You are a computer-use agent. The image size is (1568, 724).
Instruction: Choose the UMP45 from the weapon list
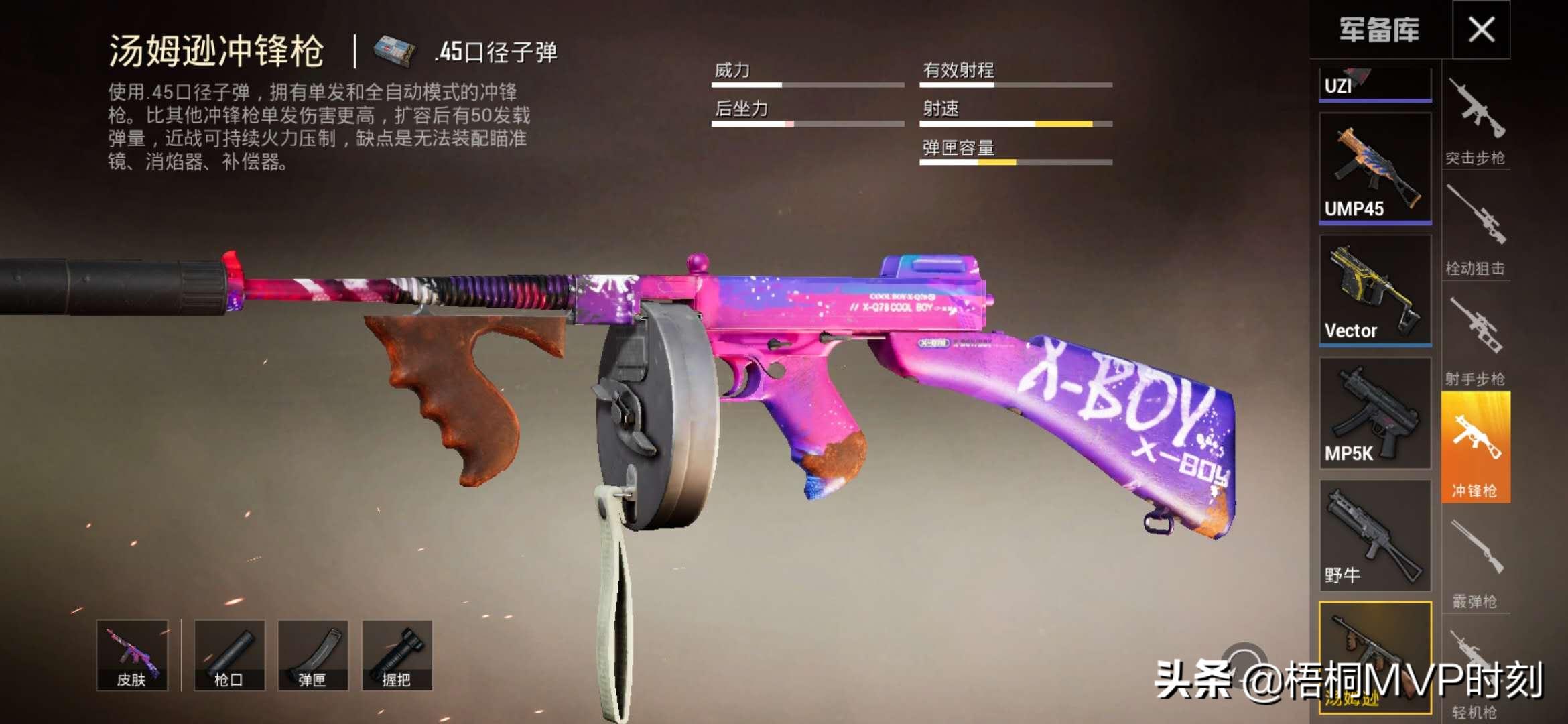coord(1375,168)
